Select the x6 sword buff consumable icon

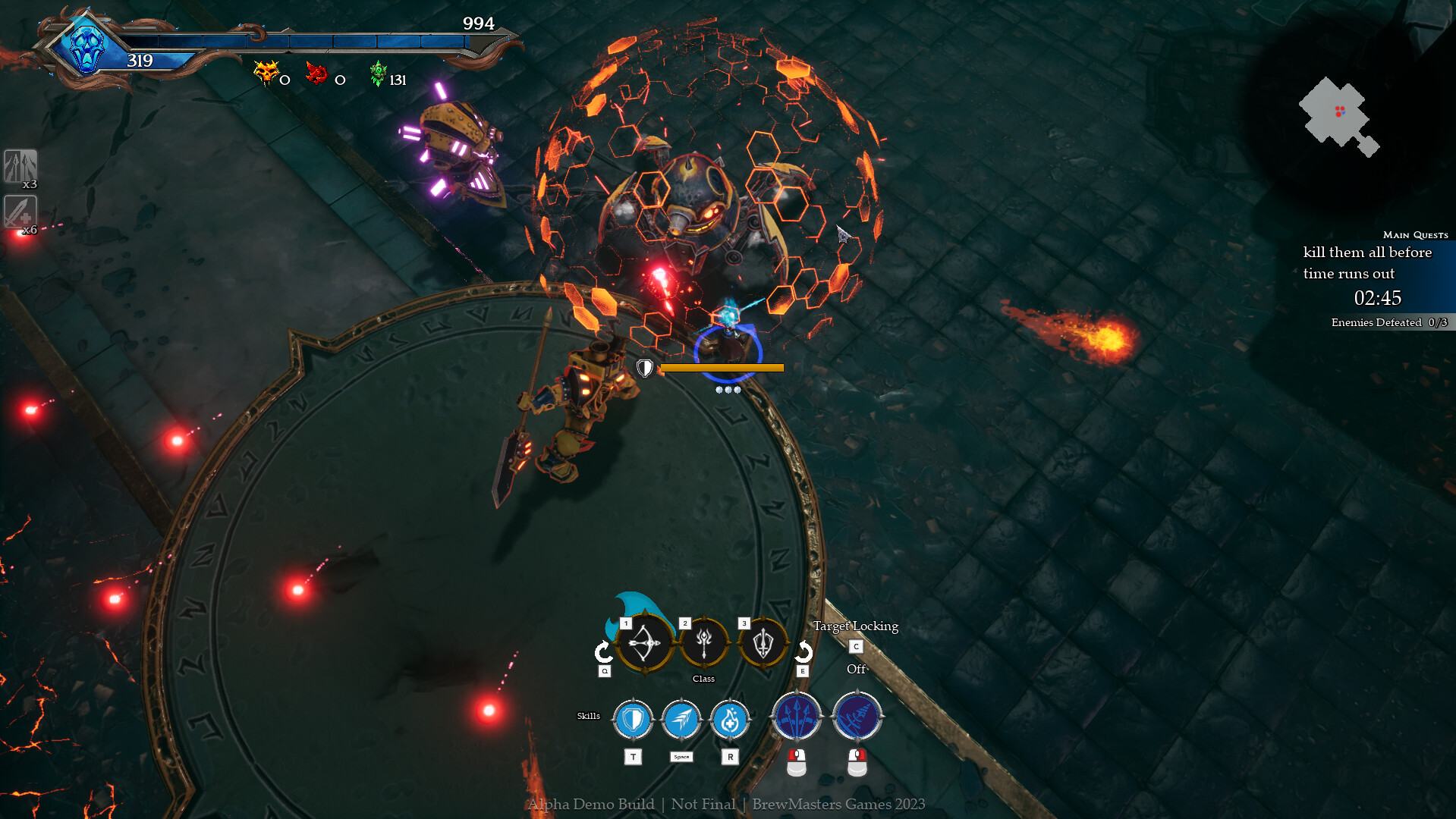[22, 212]
